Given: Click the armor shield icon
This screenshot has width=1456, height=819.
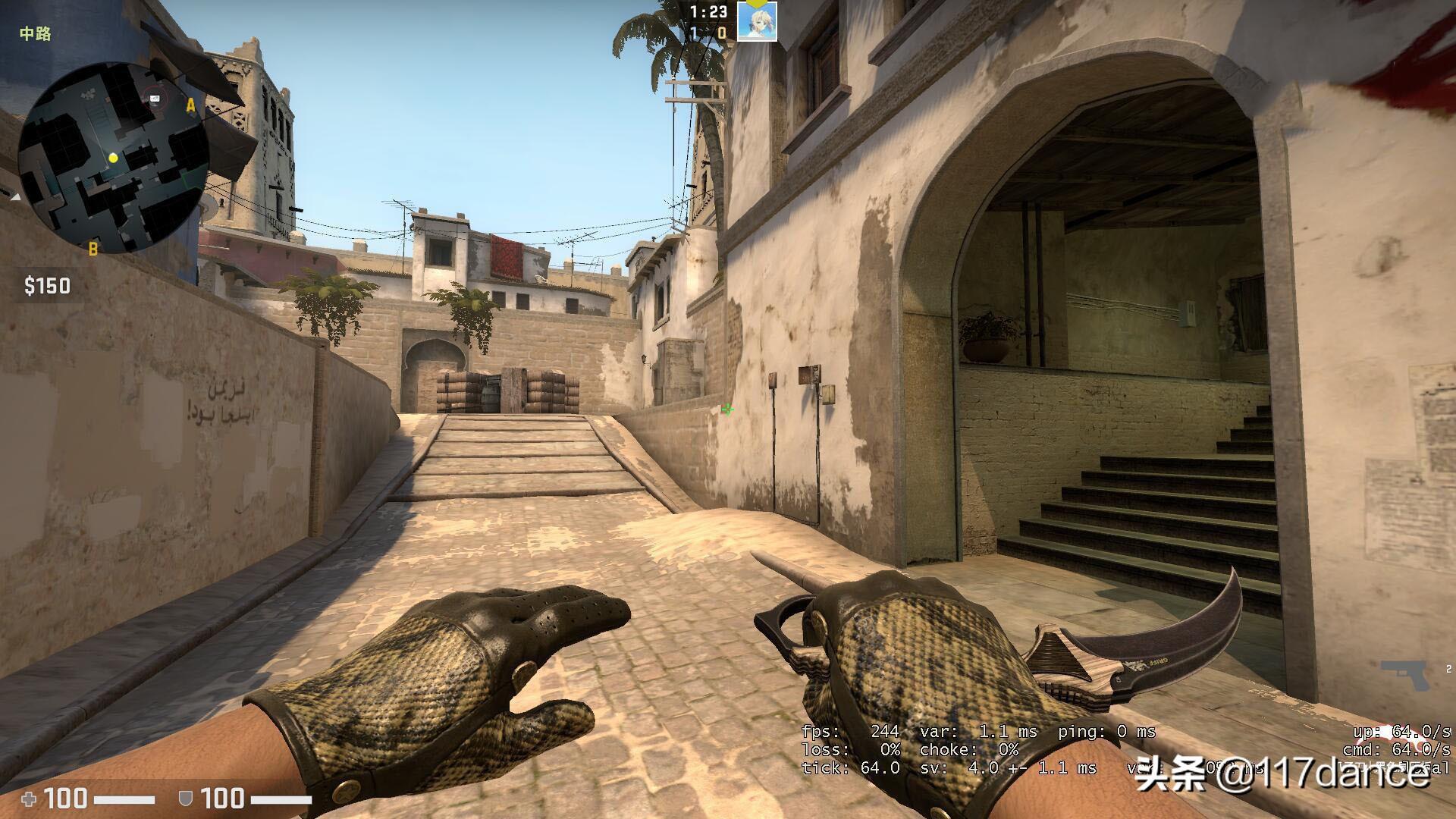Looking at the screenshot, I should [185, 798].
